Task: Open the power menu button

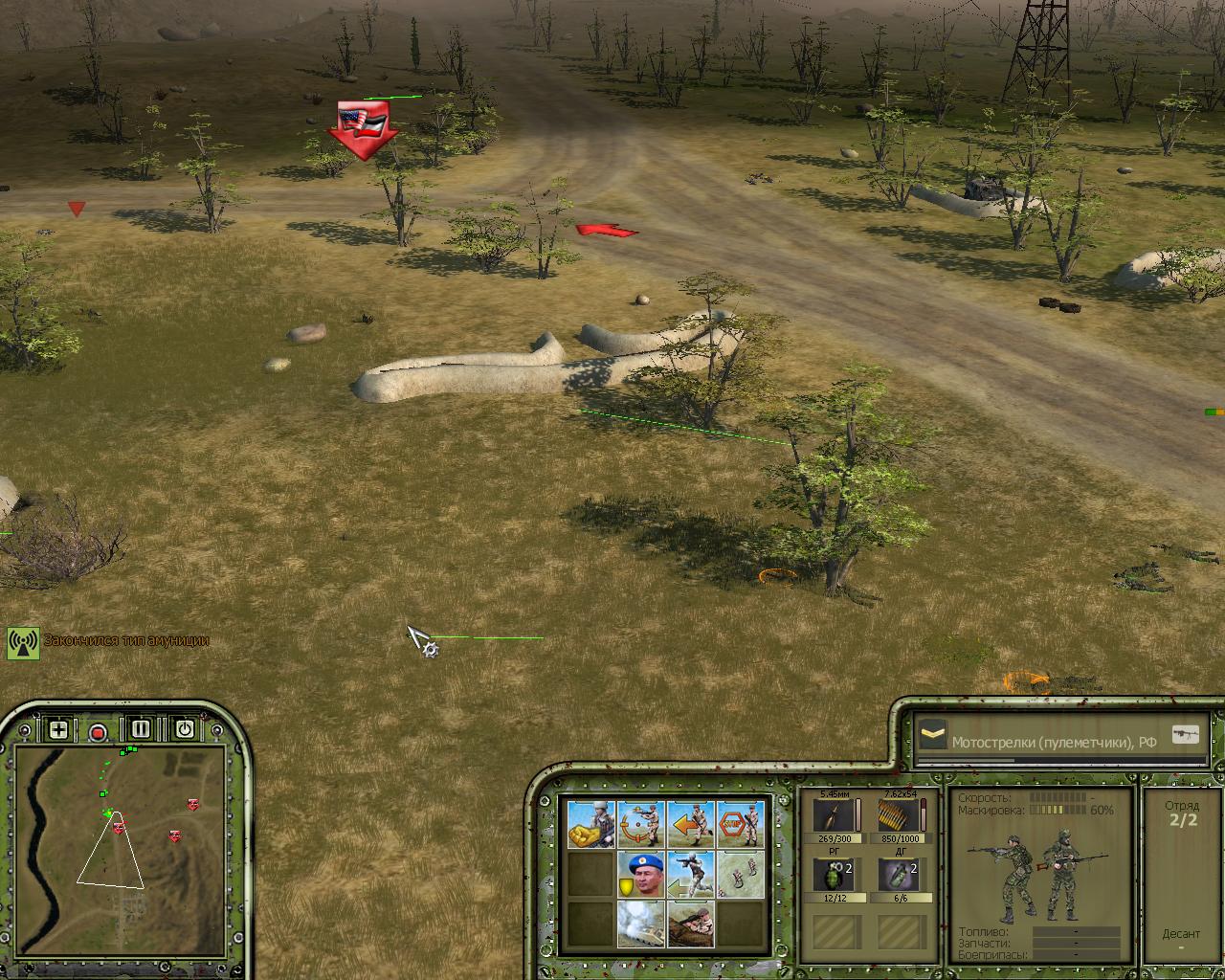Action: tap(184, 729)
